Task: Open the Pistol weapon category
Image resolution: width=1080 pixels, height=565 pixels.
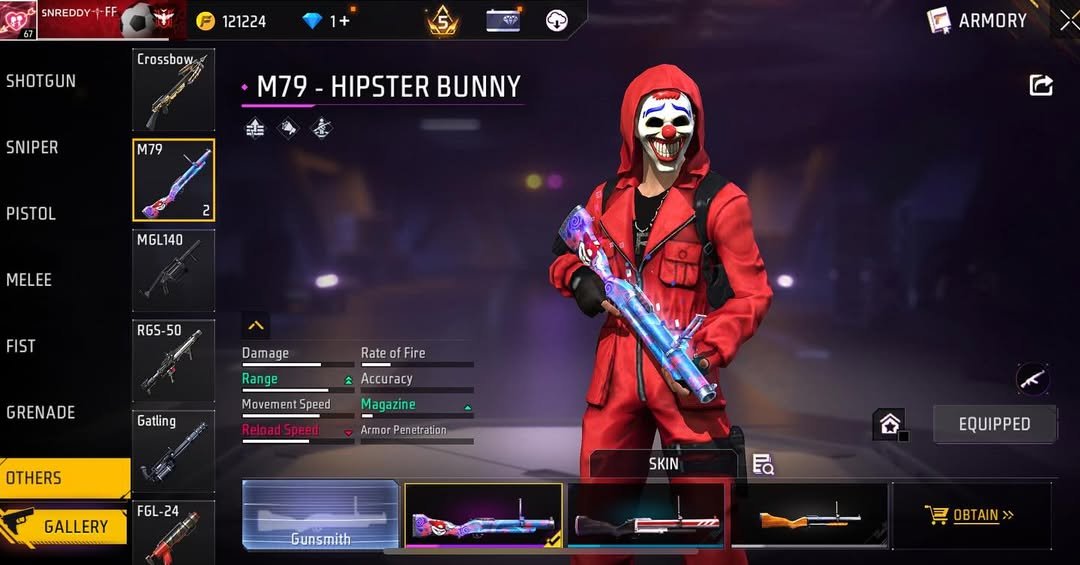Action: click(x=32, y=213)
